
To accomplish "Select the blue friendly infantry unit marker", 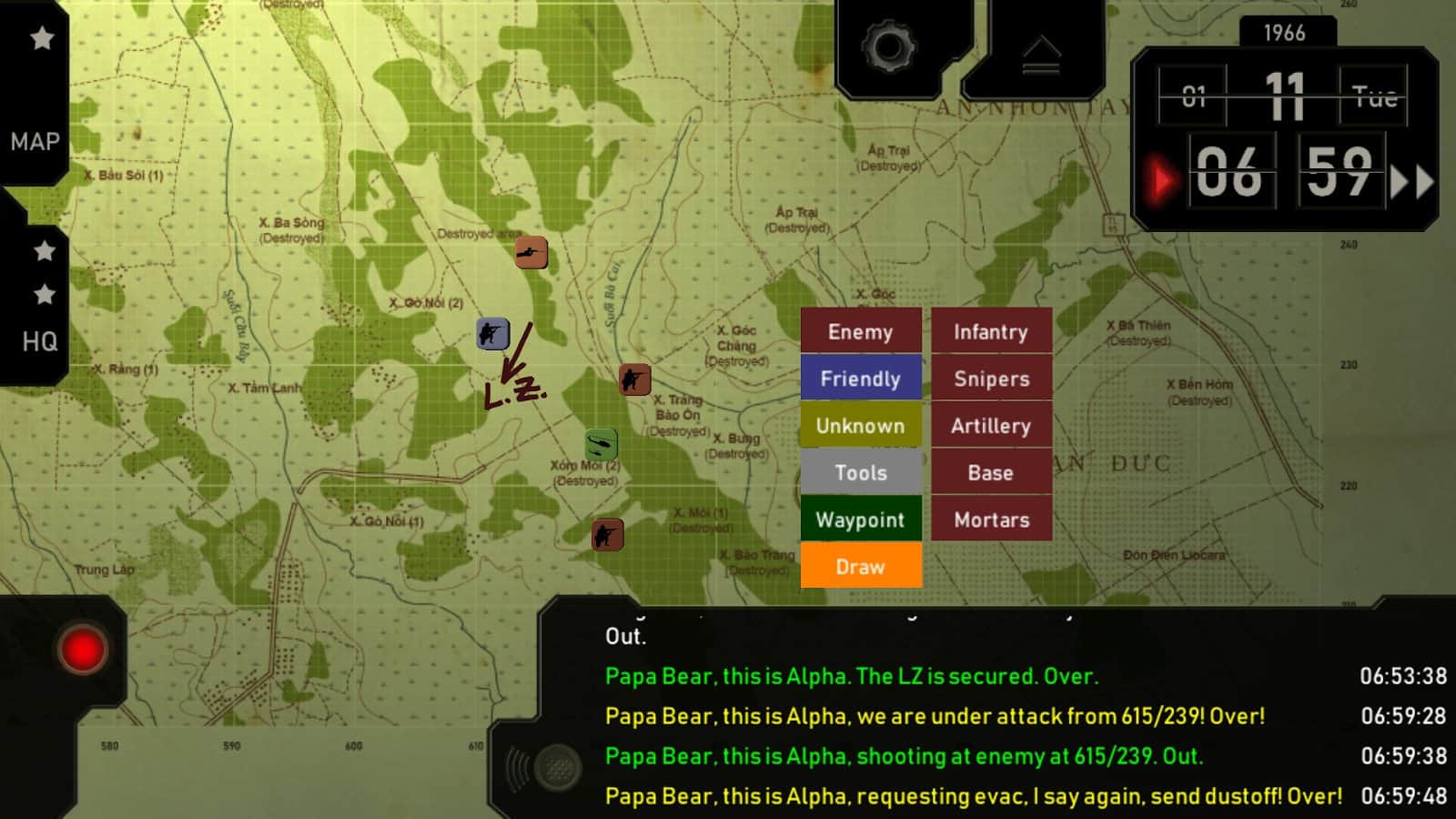I will click(x=492, y=334).
